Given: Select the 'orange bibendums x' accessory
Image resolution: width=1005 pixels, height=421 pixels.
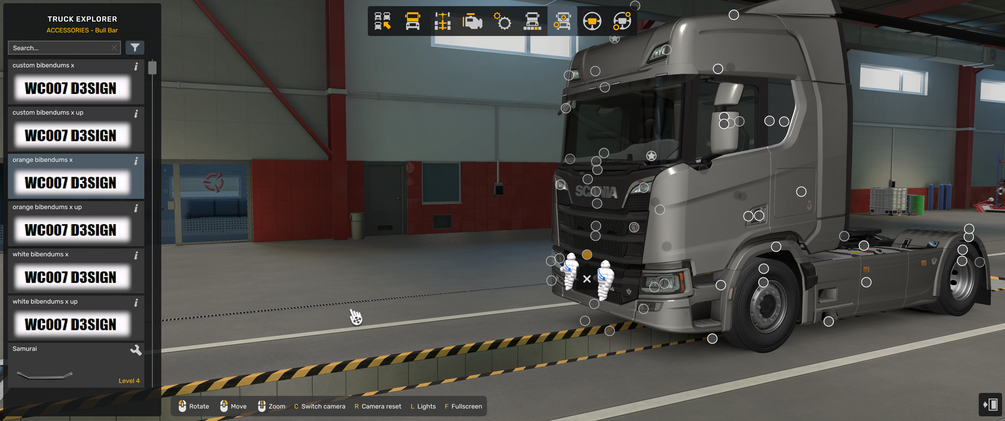Looking at the screenshot, I should click(71, 182).
